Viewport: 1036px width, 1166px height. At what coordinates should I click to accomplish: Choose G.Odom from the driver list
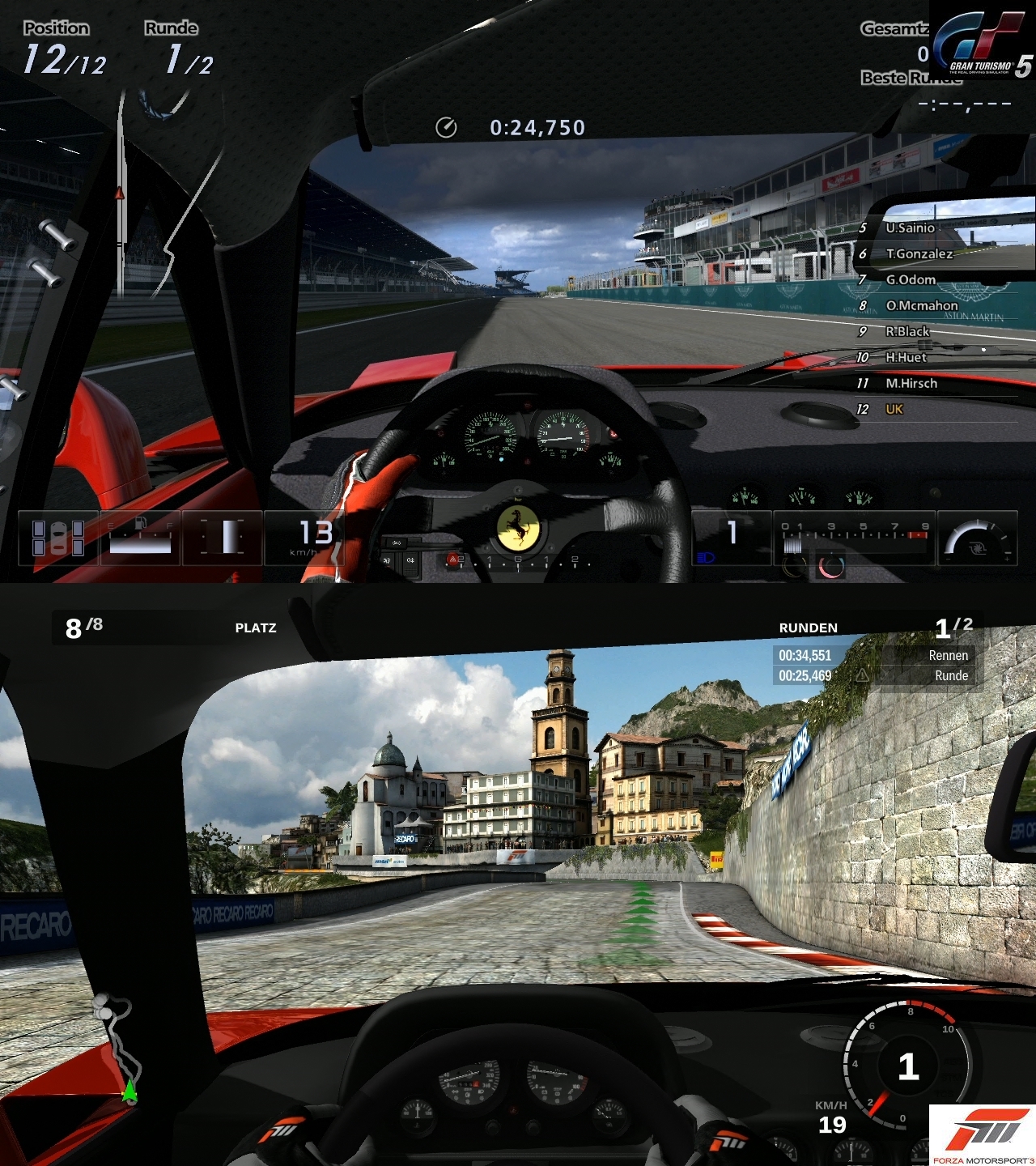[x=911, y=280]
